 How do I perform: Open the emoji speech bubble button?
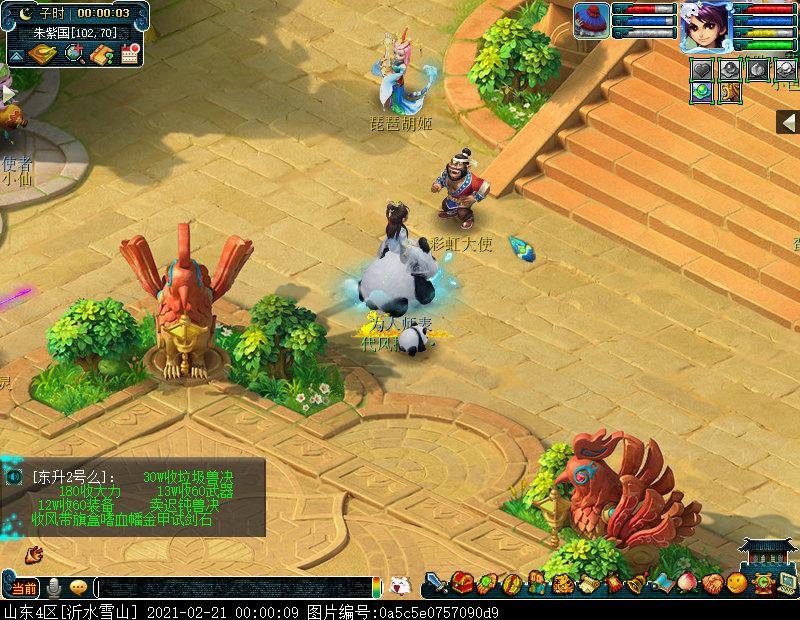[x=78, y=587]
